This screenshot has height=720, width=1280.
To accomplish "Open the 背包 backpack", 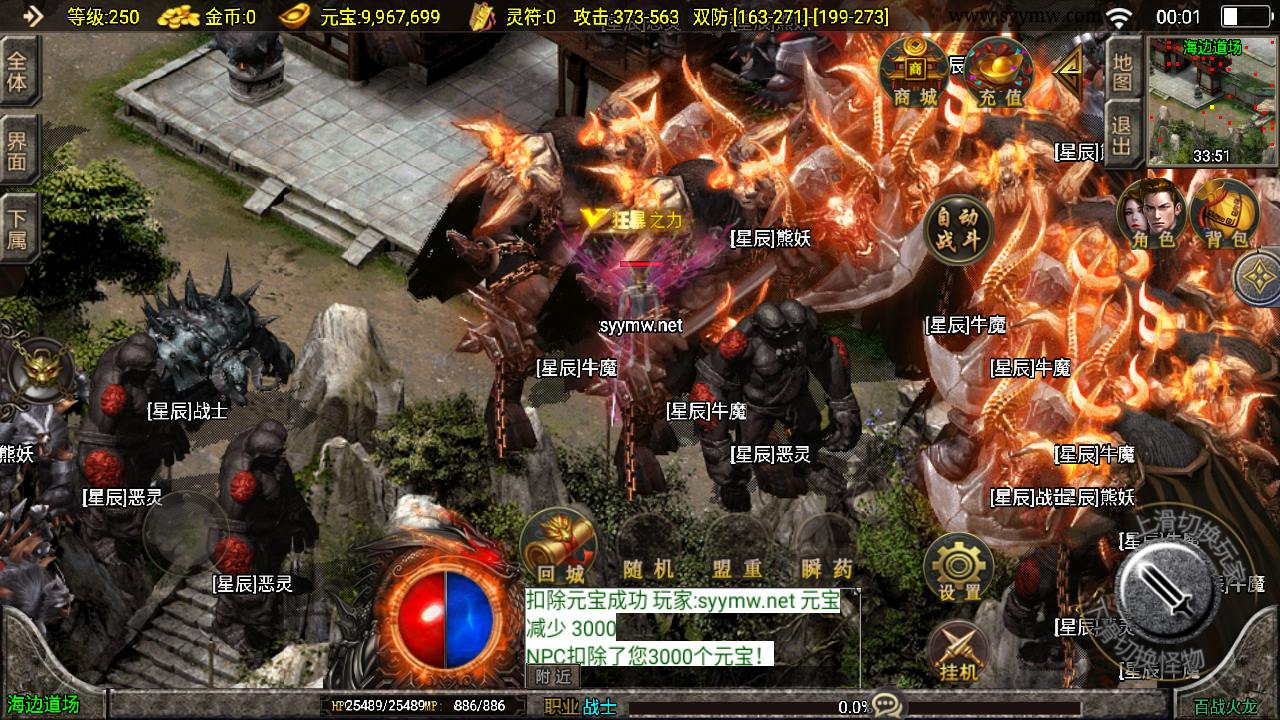I will tap(1225, 213).
